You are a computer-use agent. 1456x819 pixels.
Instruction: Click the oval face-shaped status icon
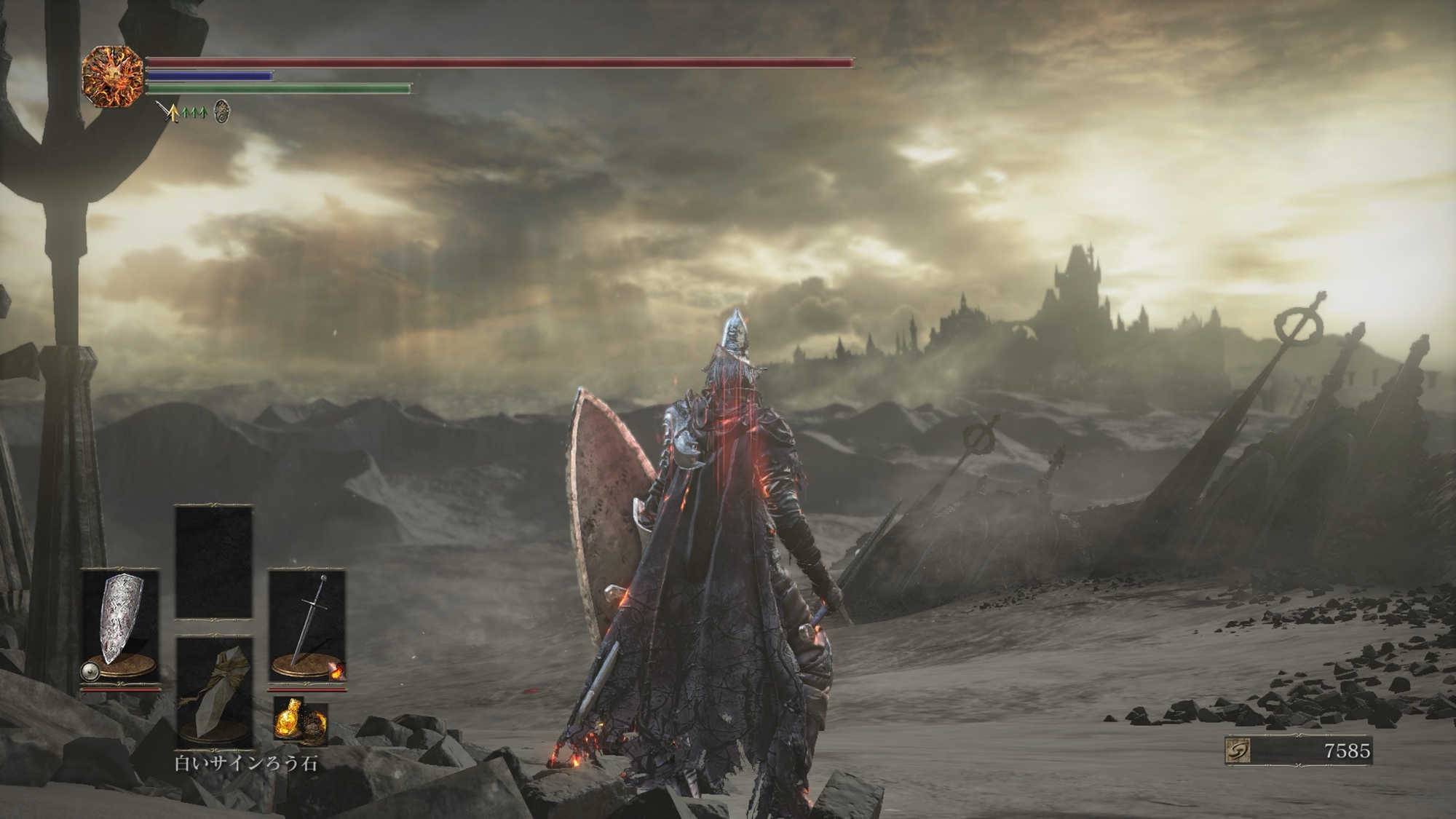(x=222, y=111)
